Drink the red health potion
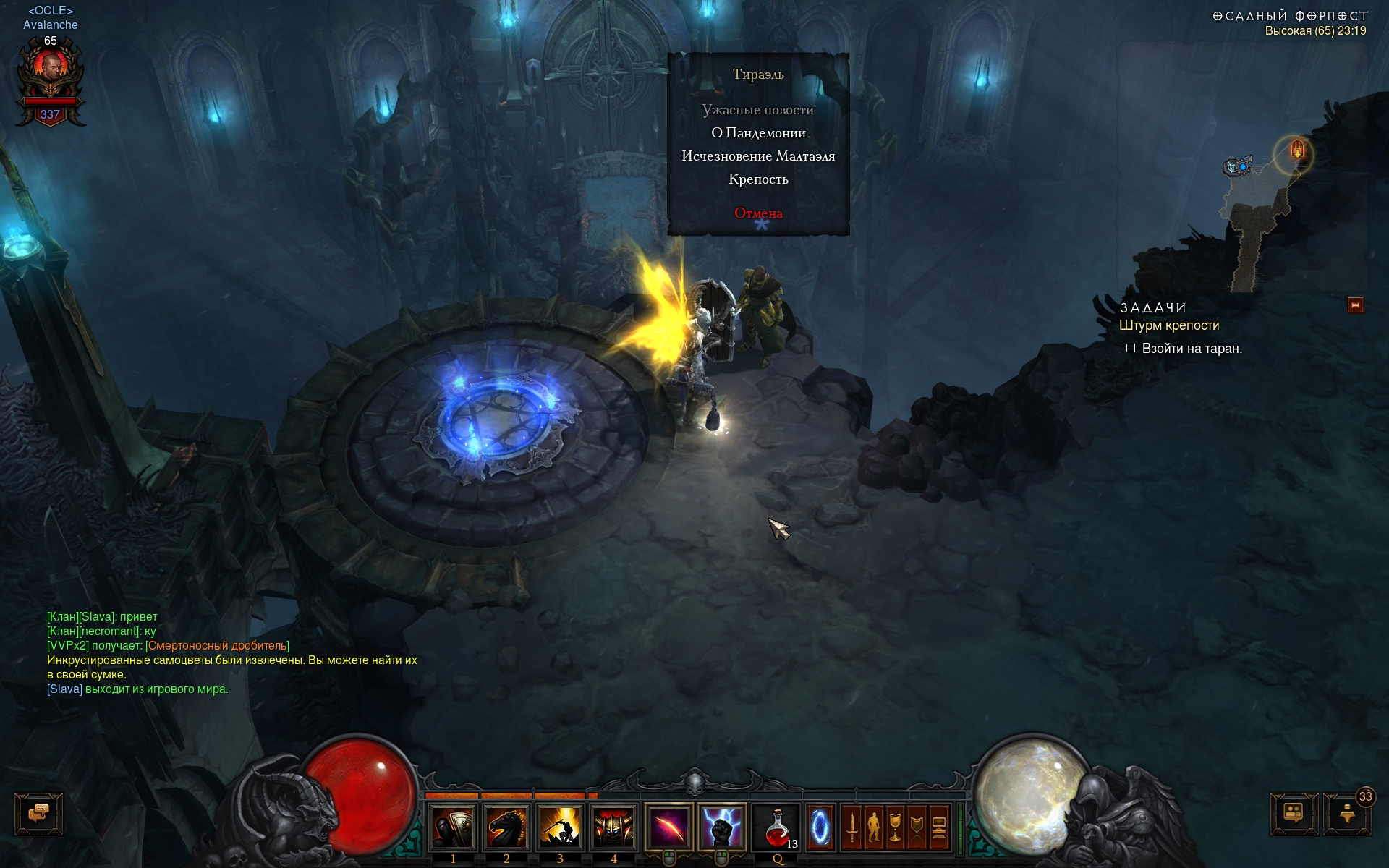The width and height of the screenshot is (1389, 868). (x=777, y=827)
